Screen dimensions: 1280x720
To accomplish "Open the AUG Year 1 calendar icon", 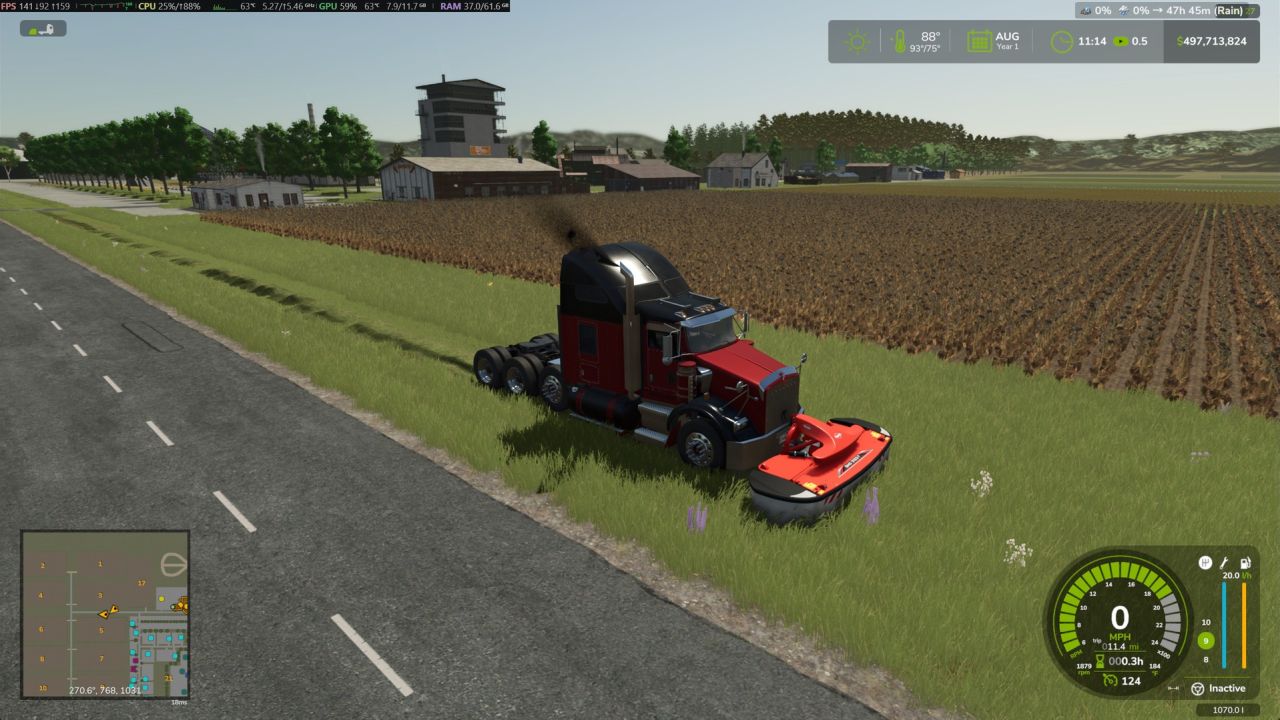I will point(978,40).
